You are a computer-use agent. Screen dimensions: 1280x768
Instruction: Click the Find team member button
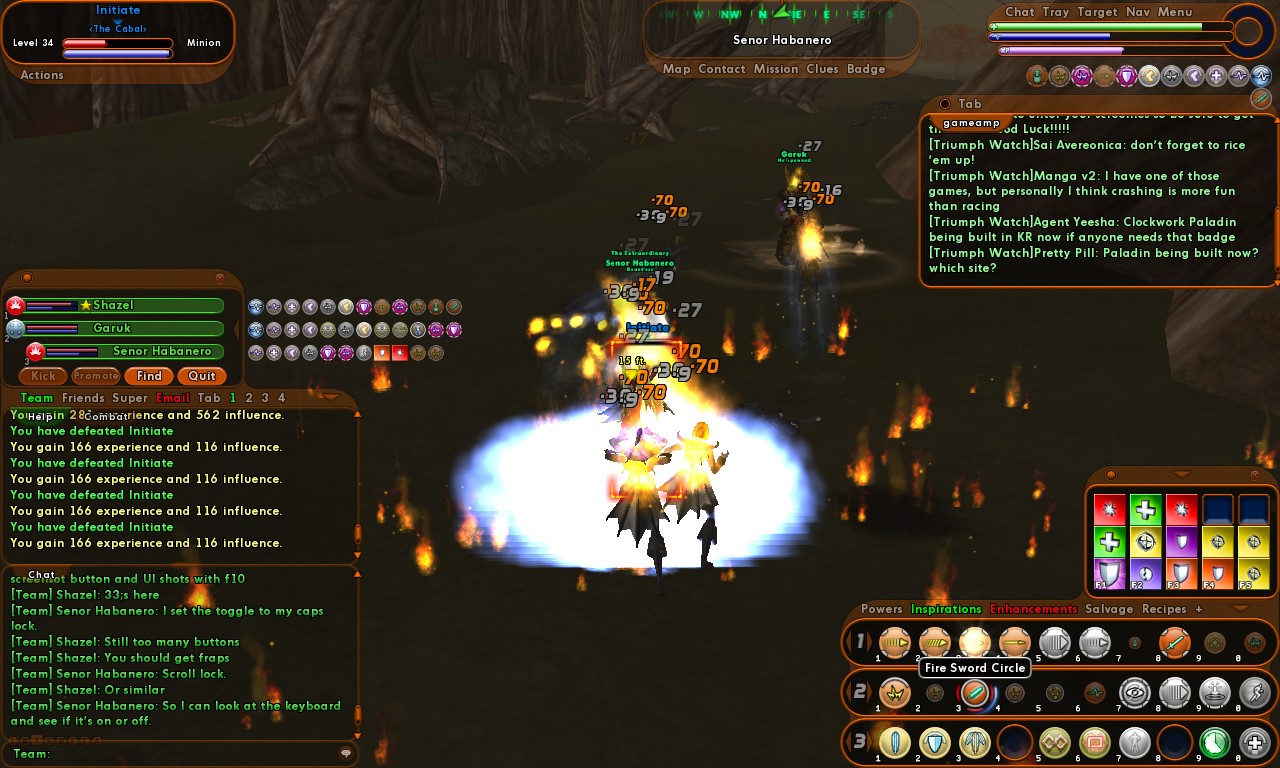click(x=149, y=376)
